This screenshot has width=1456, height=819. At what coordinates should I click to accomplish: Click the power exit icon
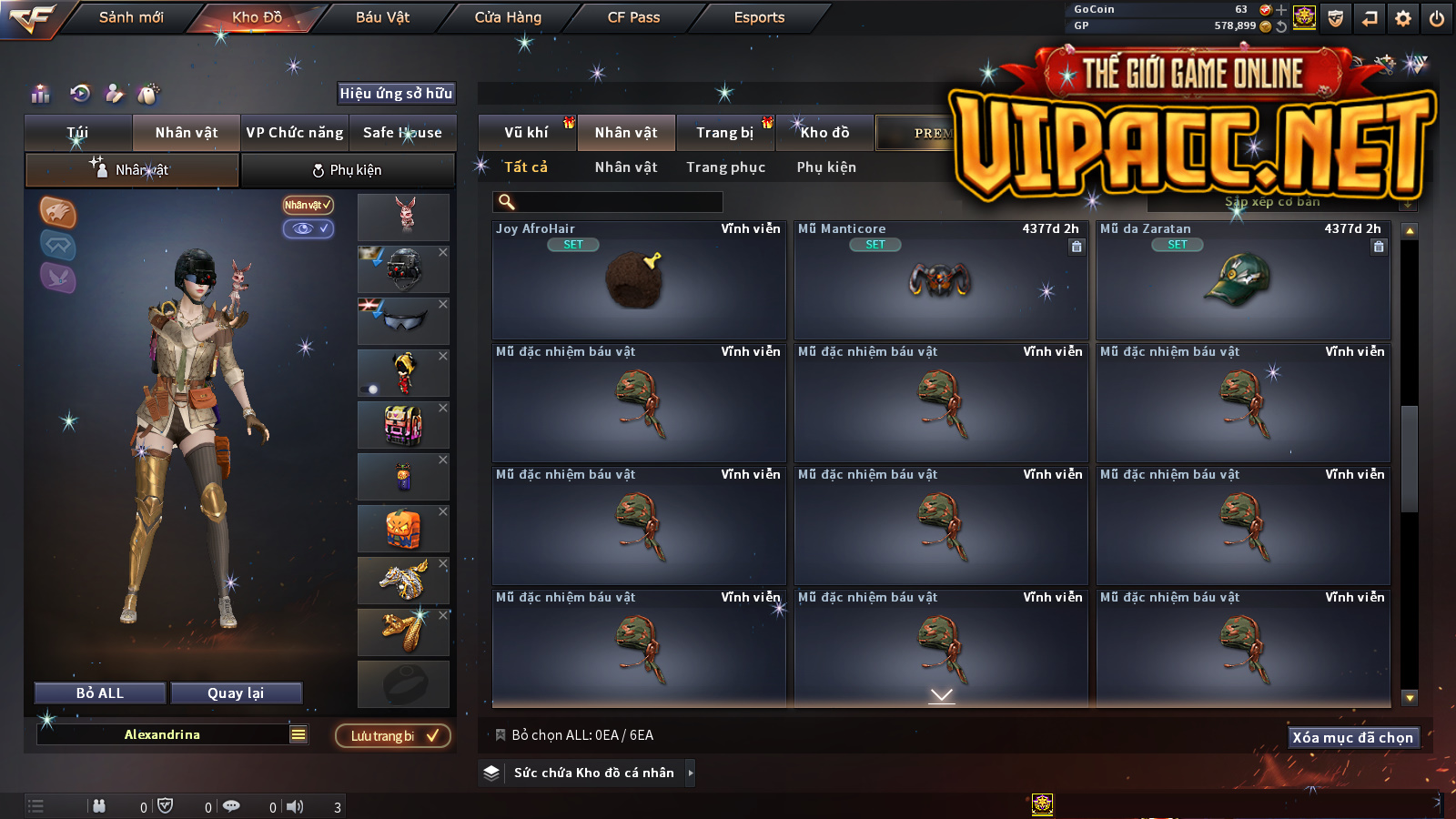point(1437,18)
